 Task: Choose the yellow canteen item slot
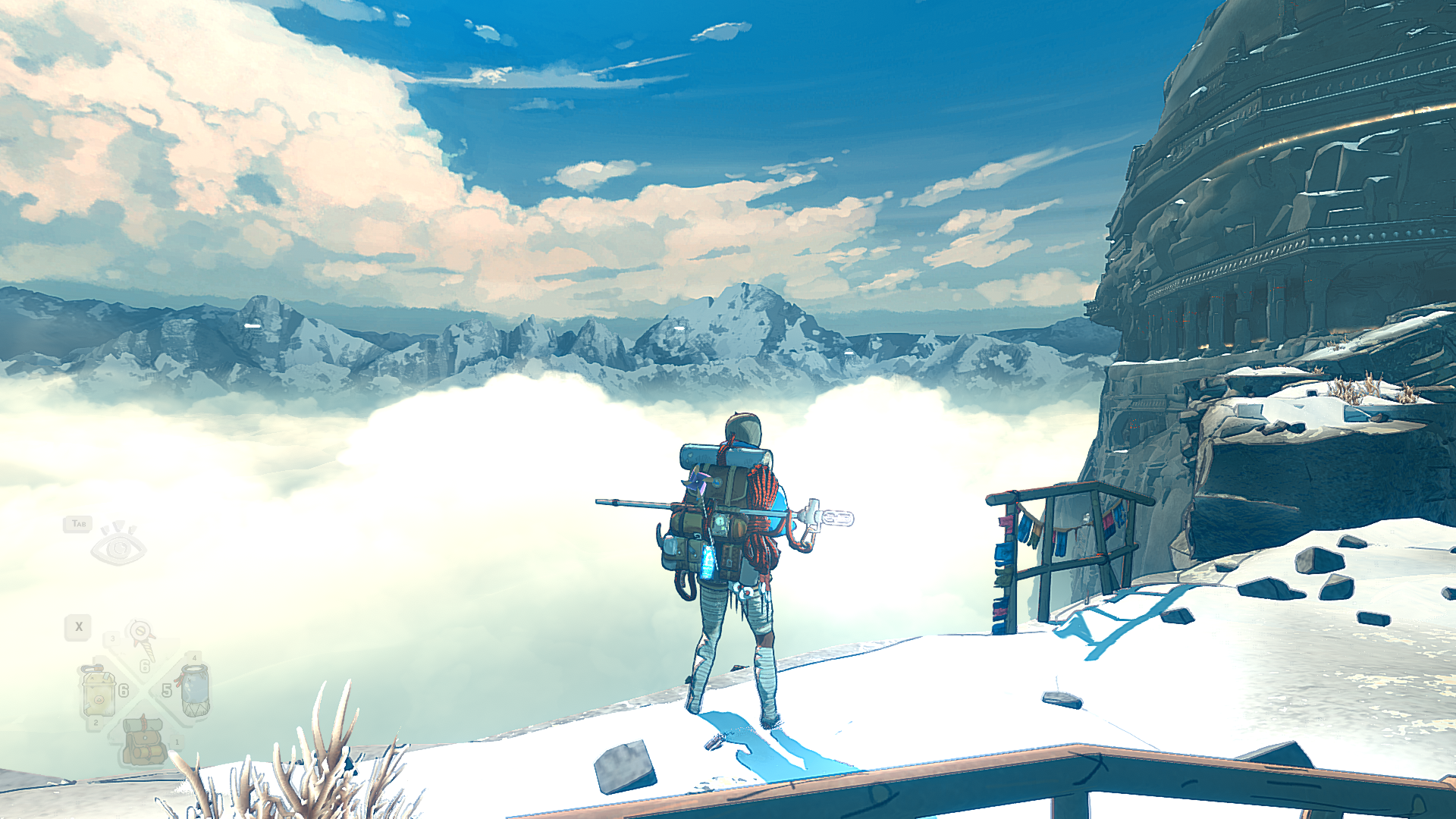click(99, 691)
